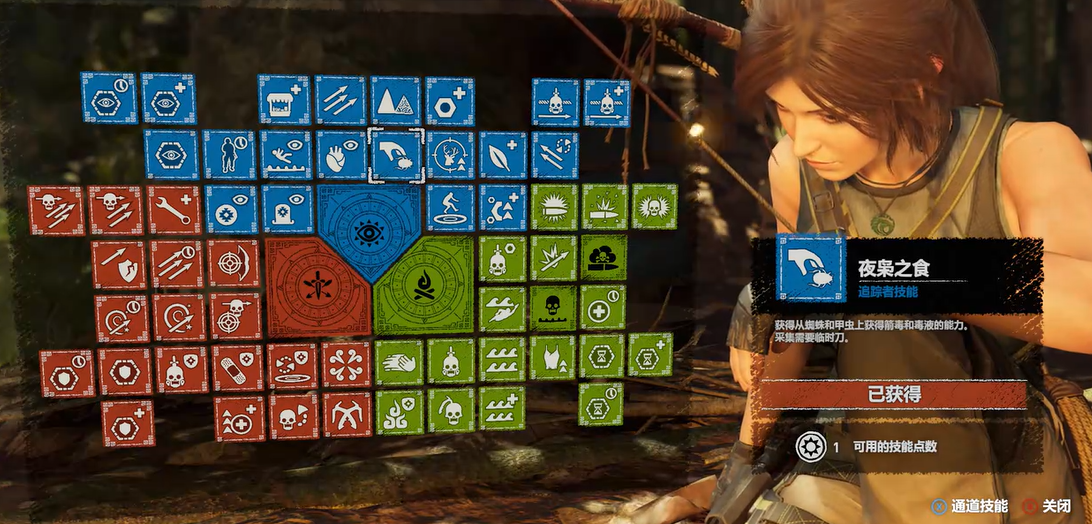Select the red wrench skill tile
This screenshot has height=524, width=1092.
[x=174, y=209]
